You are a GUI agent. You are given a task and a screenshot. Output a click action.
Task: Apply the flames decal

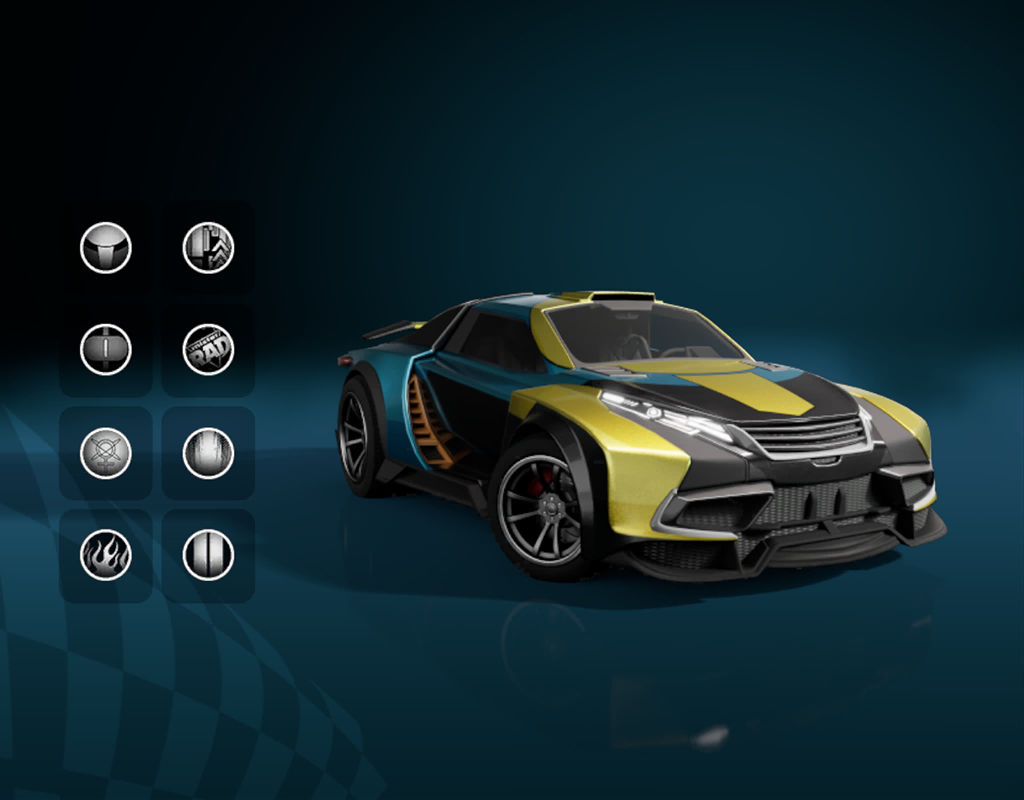pyautogui.click(x=106, y=555)
